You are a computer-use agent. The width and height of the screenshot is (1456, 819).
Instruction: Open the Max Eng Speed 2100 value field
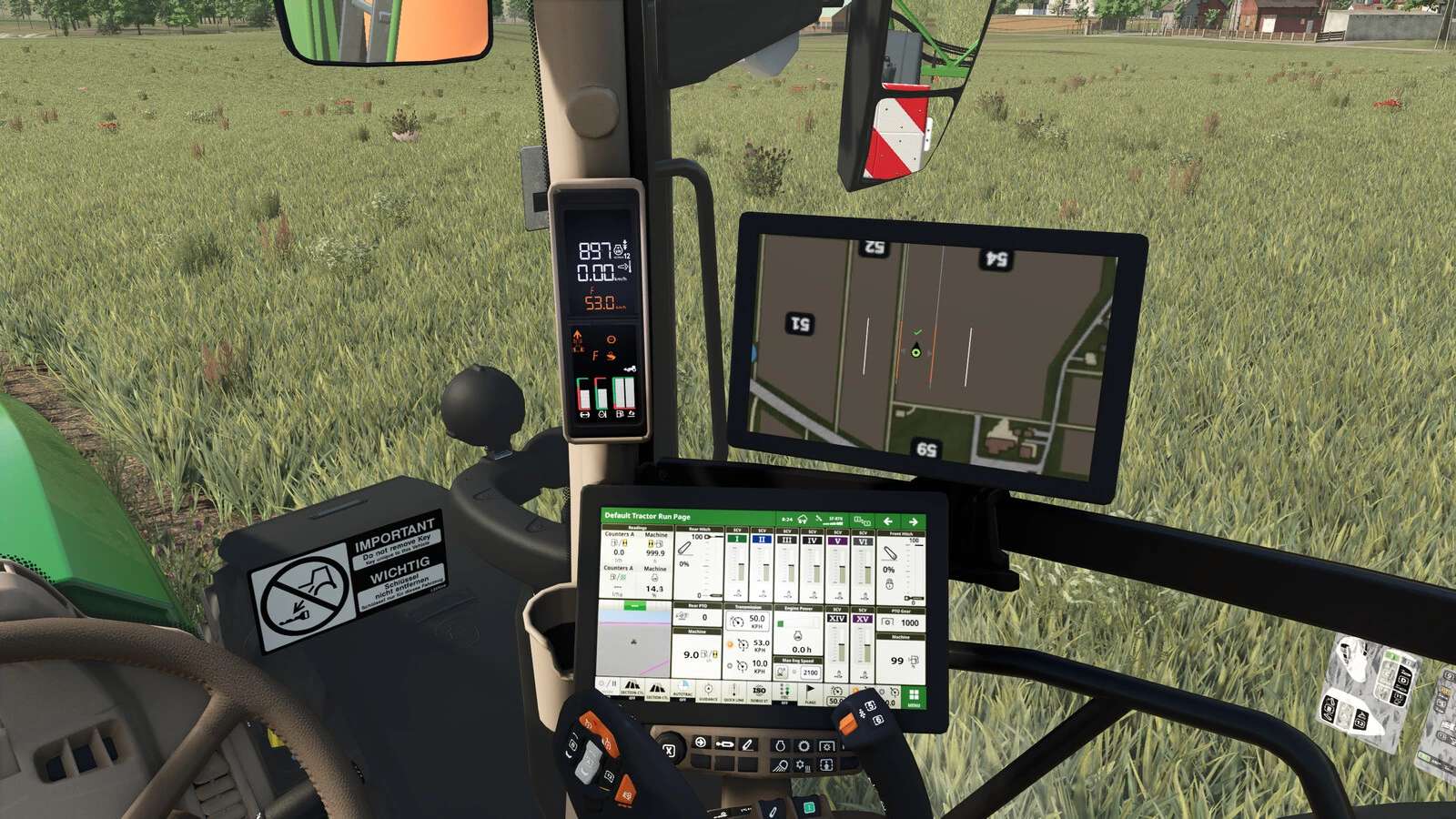811,673
